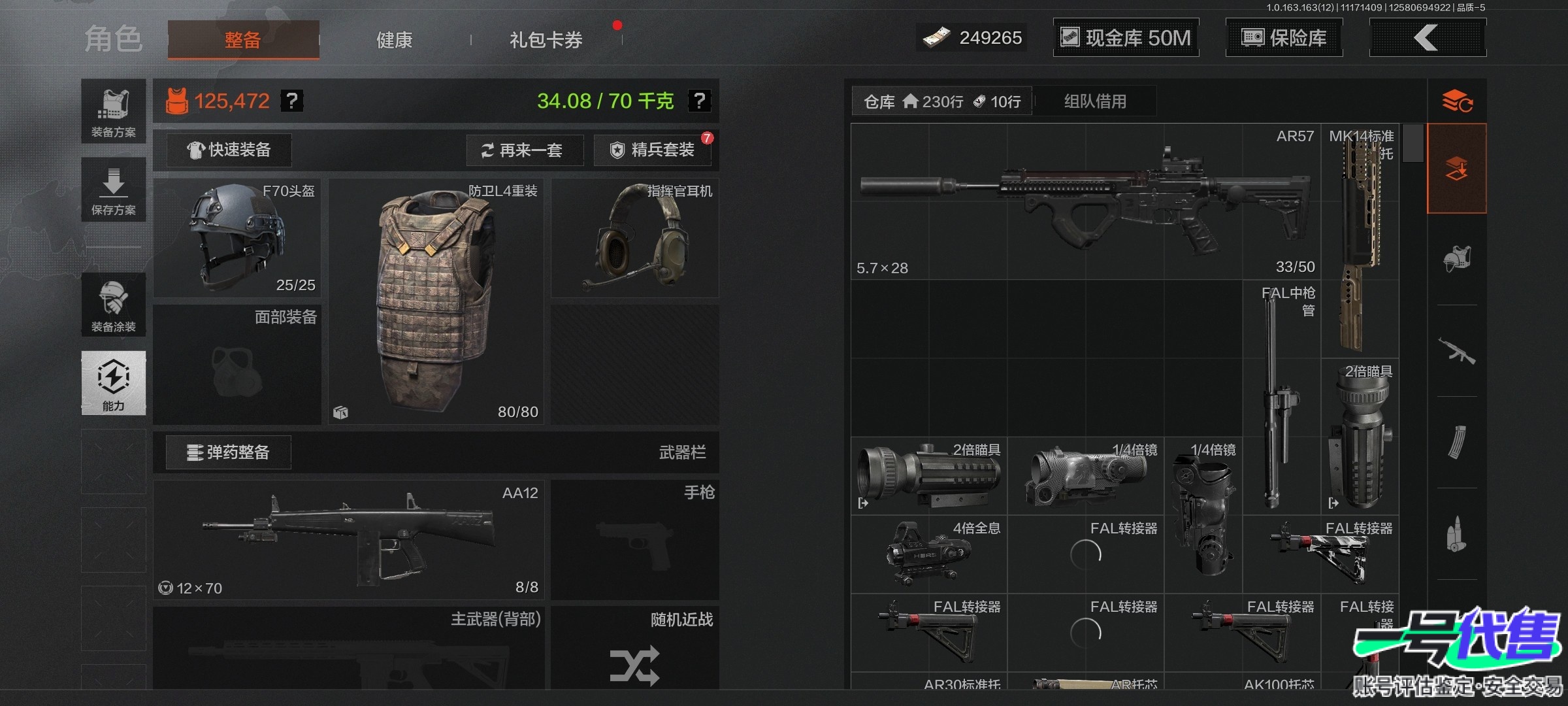Open 弹药整备 ammo preparation
Viewport: 1568px width, 706px height.
pyautogui.click(x=229, y=452)
